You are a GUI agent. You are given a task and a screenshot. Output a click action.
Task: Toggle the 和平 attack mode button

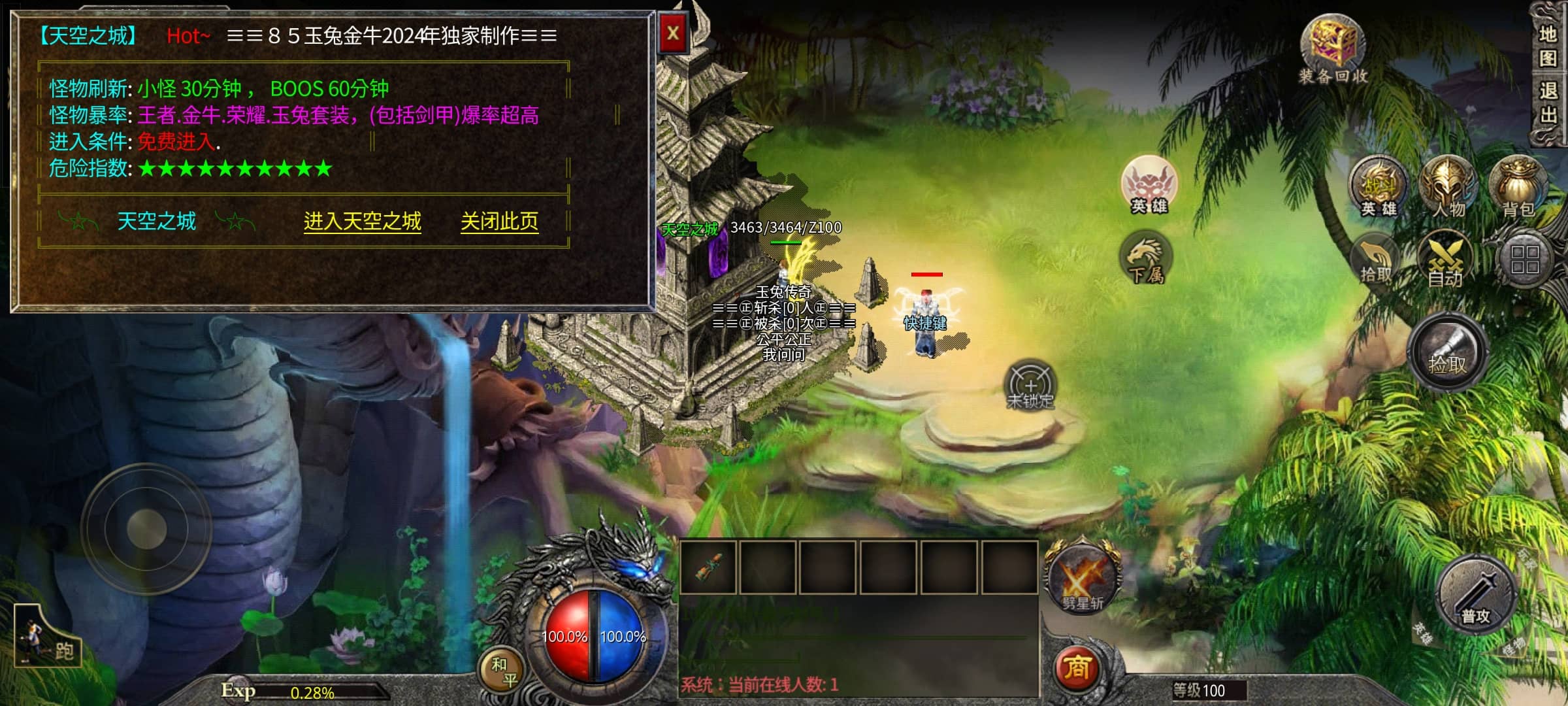[503, 671]
